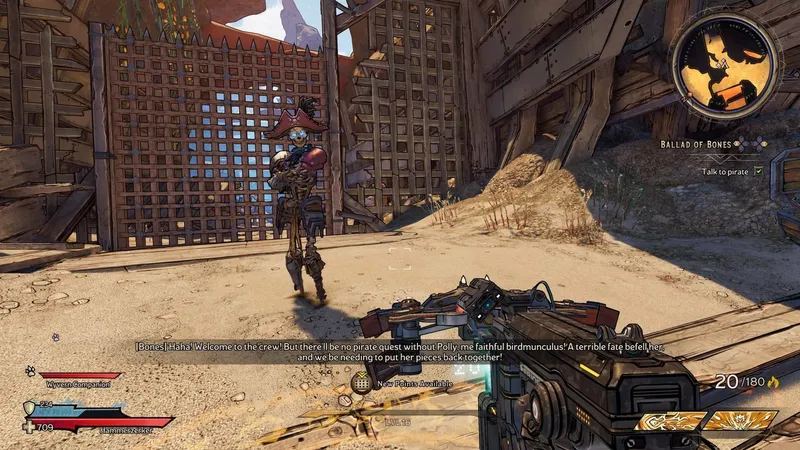
Task: Select the Ballad of Bones quest tracker
Action: (x=699, y=145)
